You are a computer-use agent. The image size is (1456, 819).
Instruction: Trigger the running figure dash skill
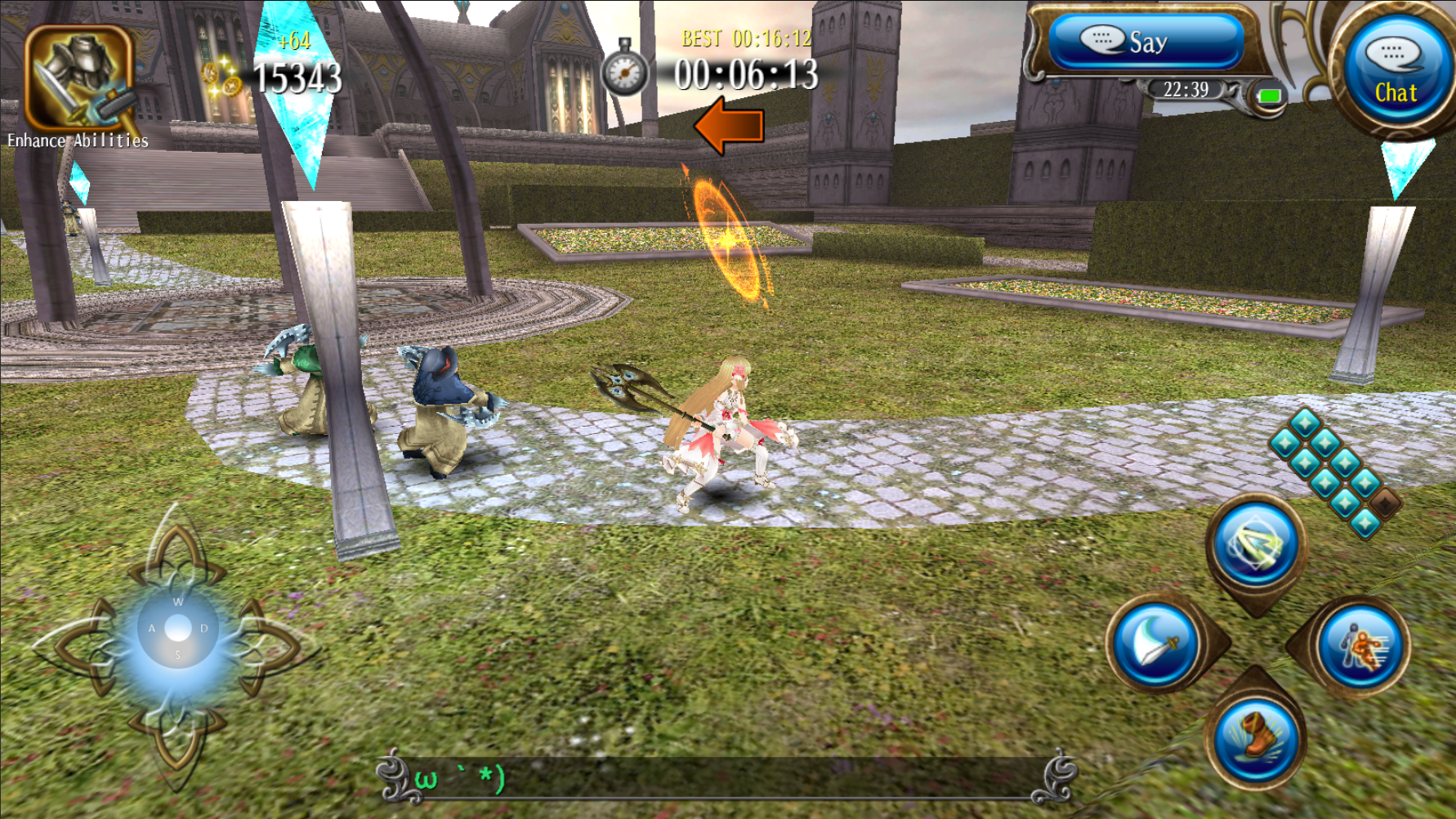coord(1361,647)
